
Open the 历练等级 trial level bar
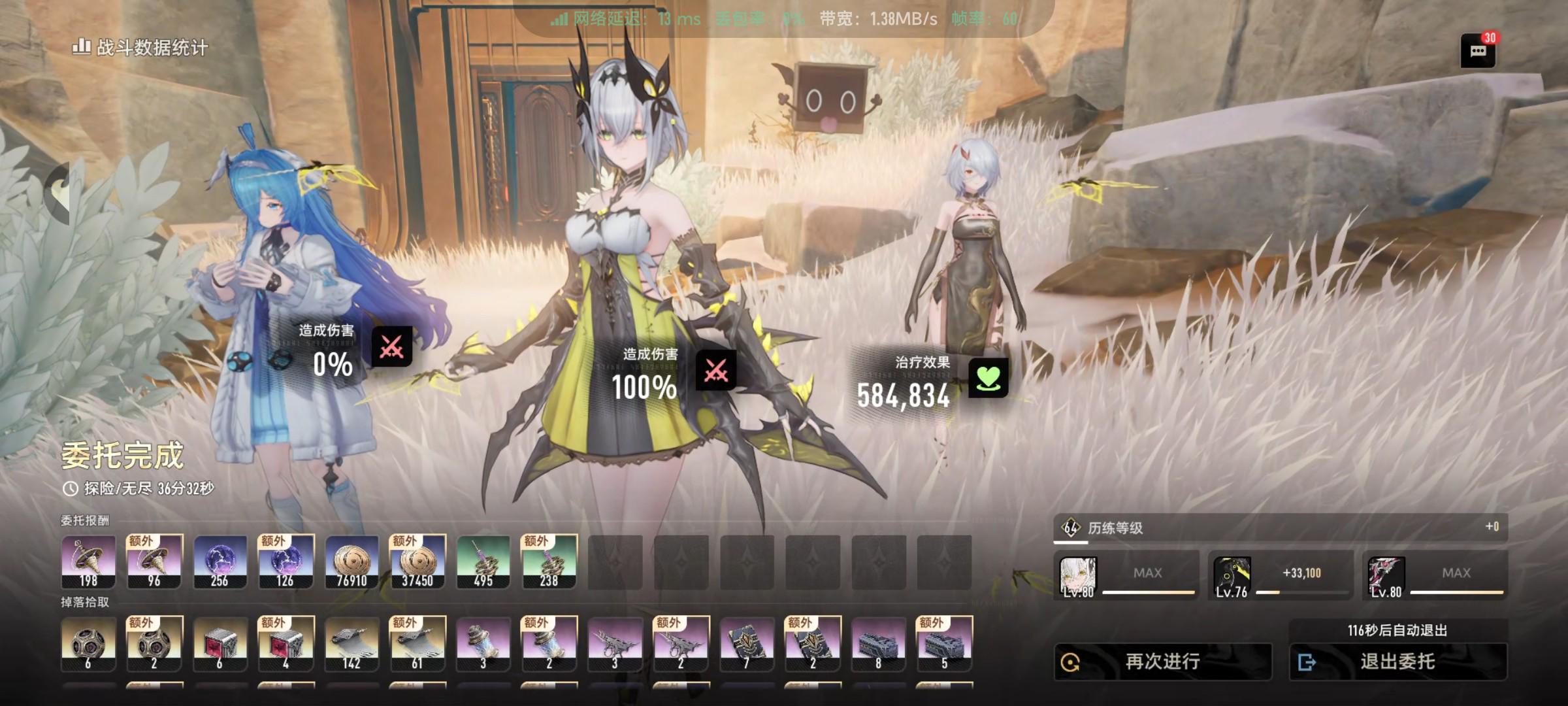[1280, 528]
